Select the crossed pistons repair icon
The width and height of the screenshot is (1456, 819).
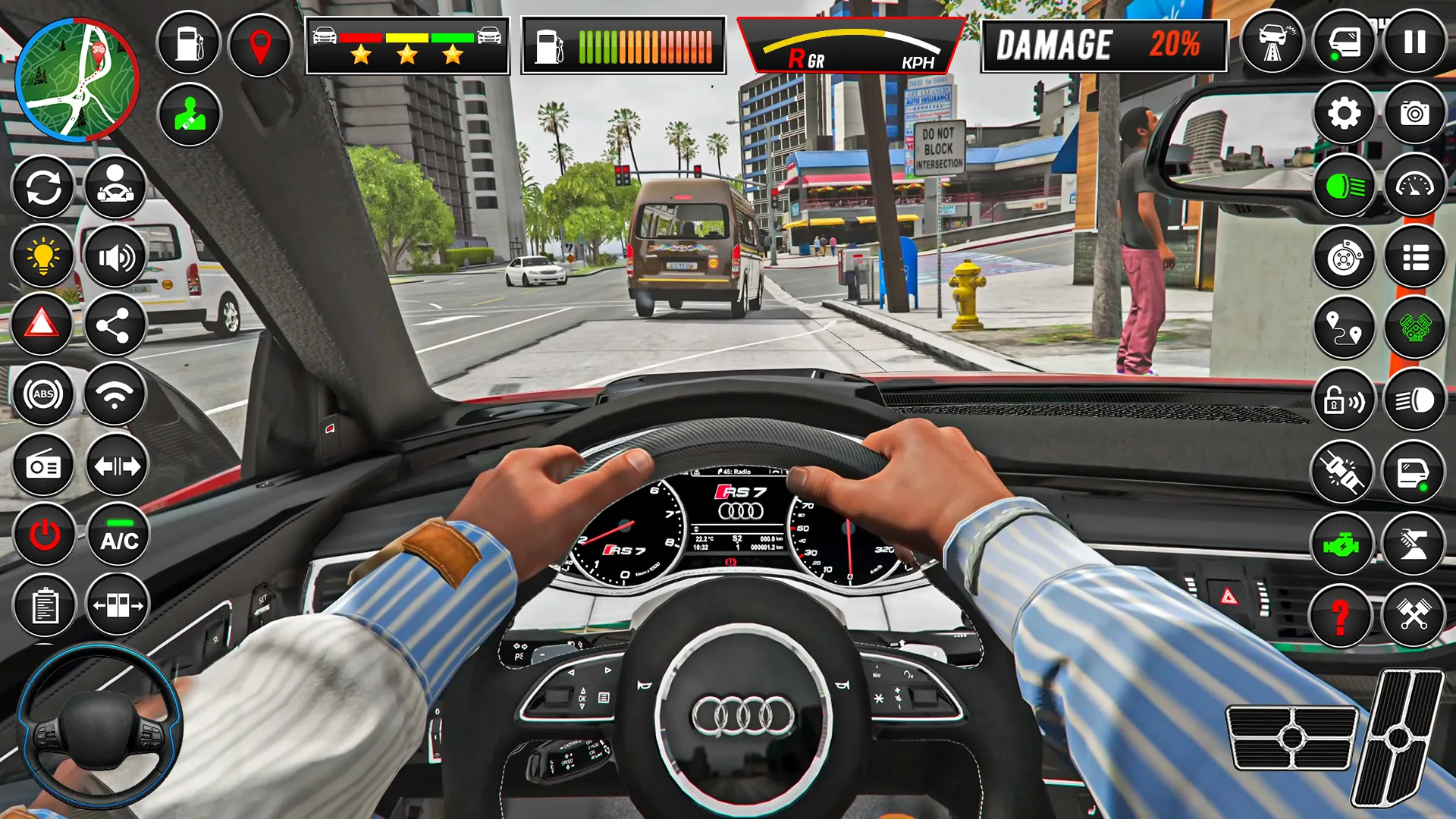click(x=1415, y=618)
